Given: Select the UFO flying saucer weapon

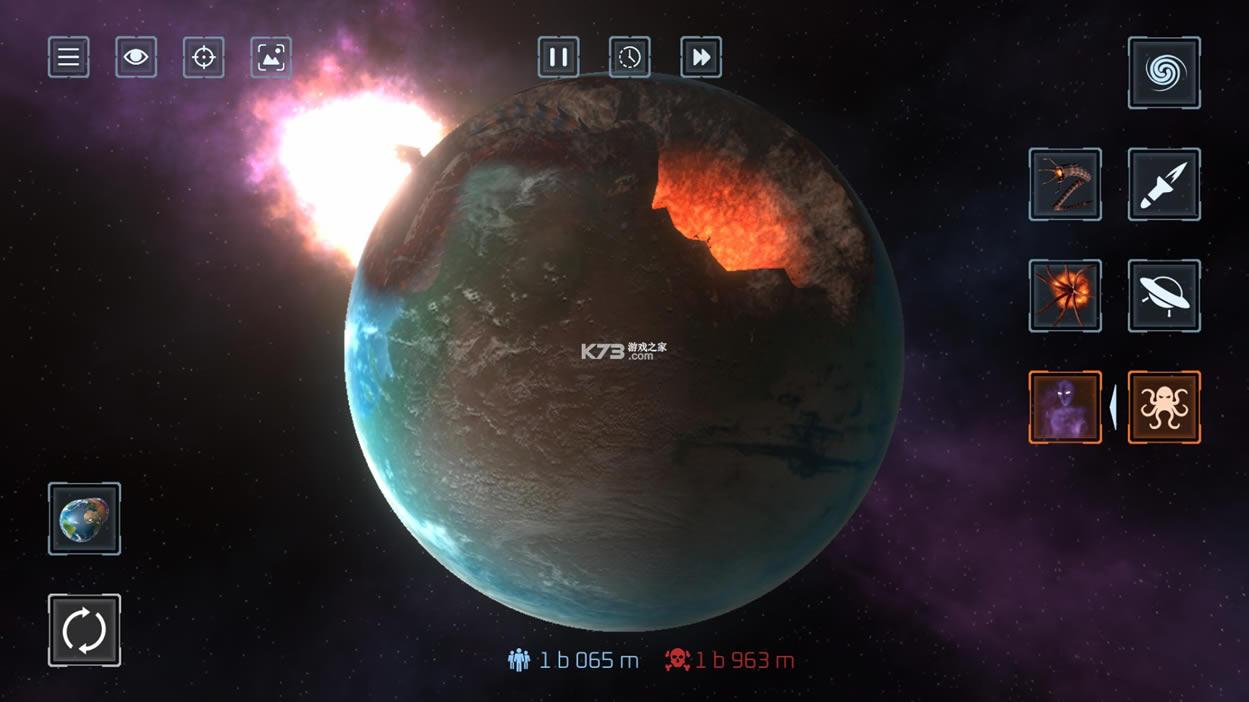Looking at the screenshot, I should coord(1164,296).
